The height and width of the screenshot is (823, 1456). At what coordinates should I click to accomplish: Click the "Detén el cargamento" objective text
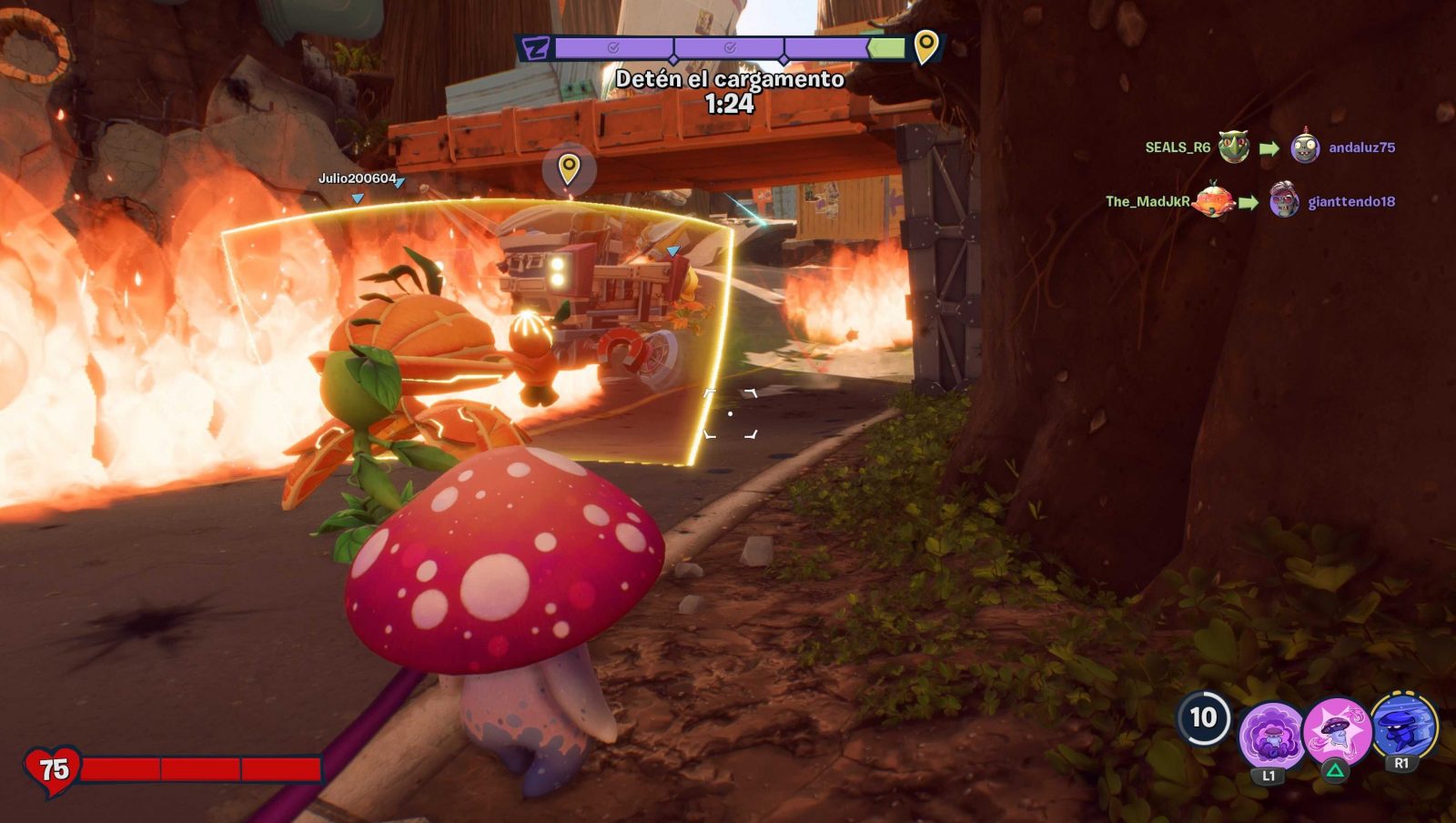730,79
